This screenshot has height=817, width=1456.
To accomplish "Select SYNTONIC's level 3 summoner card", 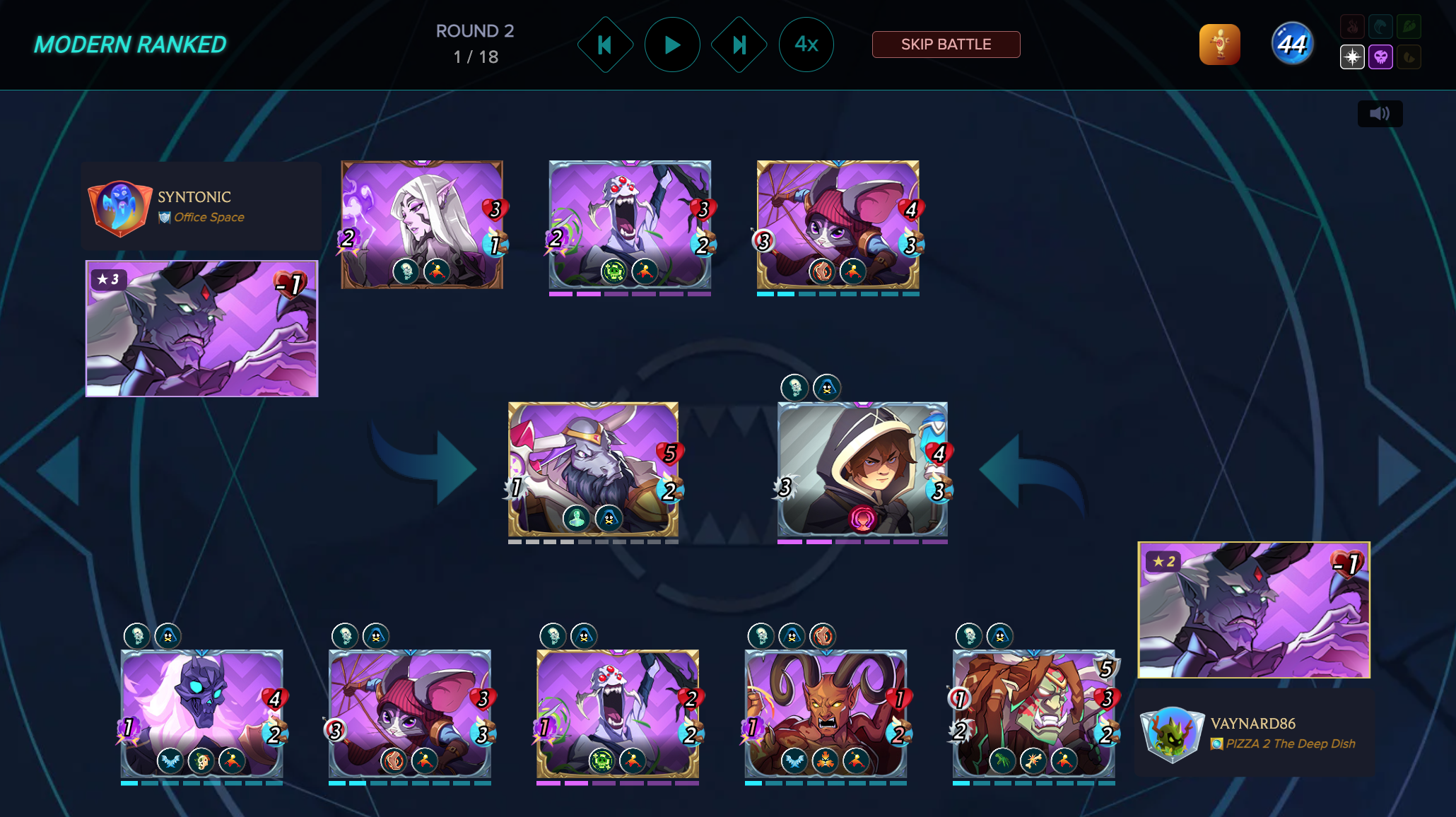I will point(202,329).
